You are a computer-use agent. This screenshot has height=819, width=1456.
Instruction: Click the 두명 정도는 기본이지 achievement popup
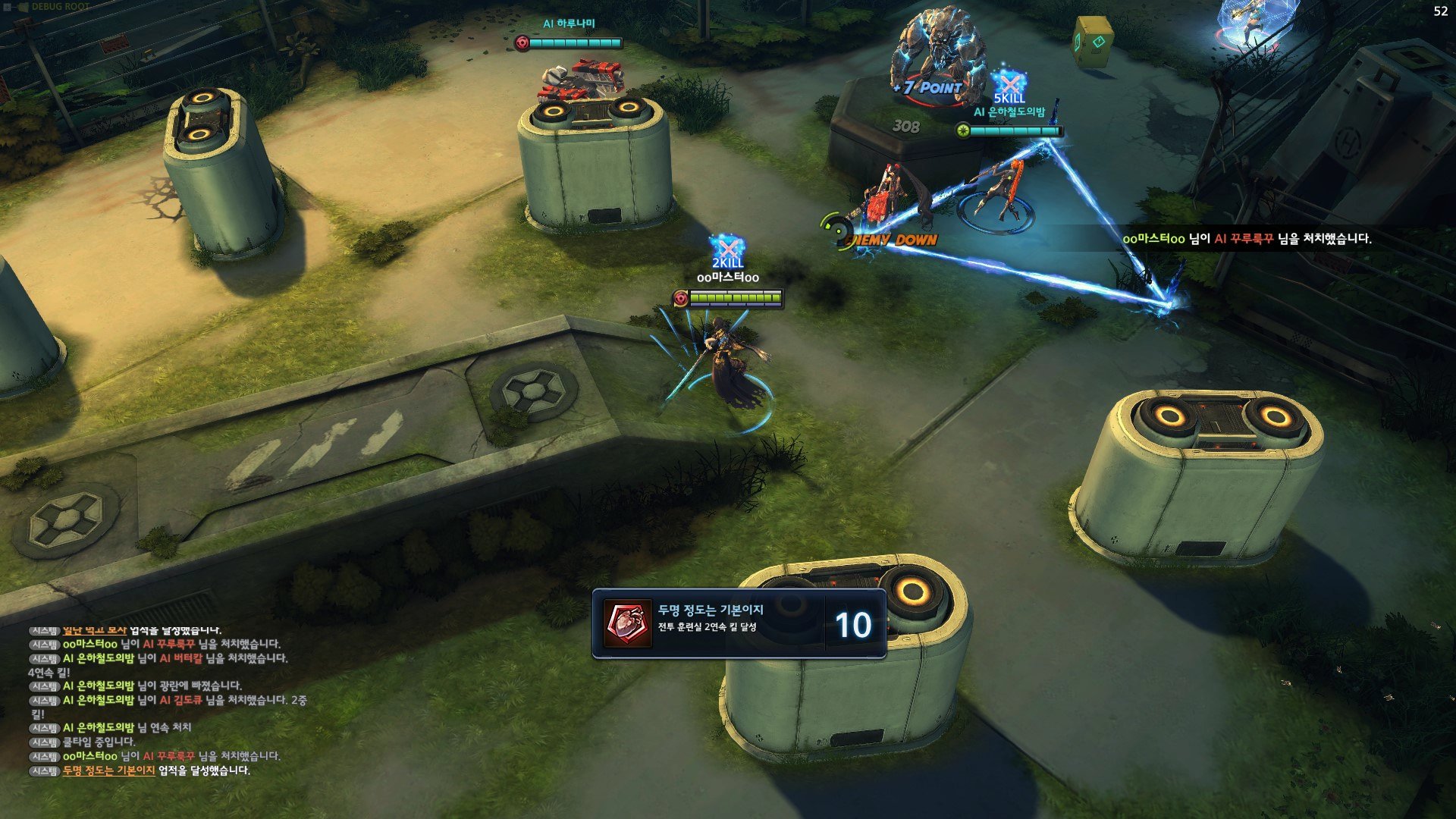[x=739, y=624]
